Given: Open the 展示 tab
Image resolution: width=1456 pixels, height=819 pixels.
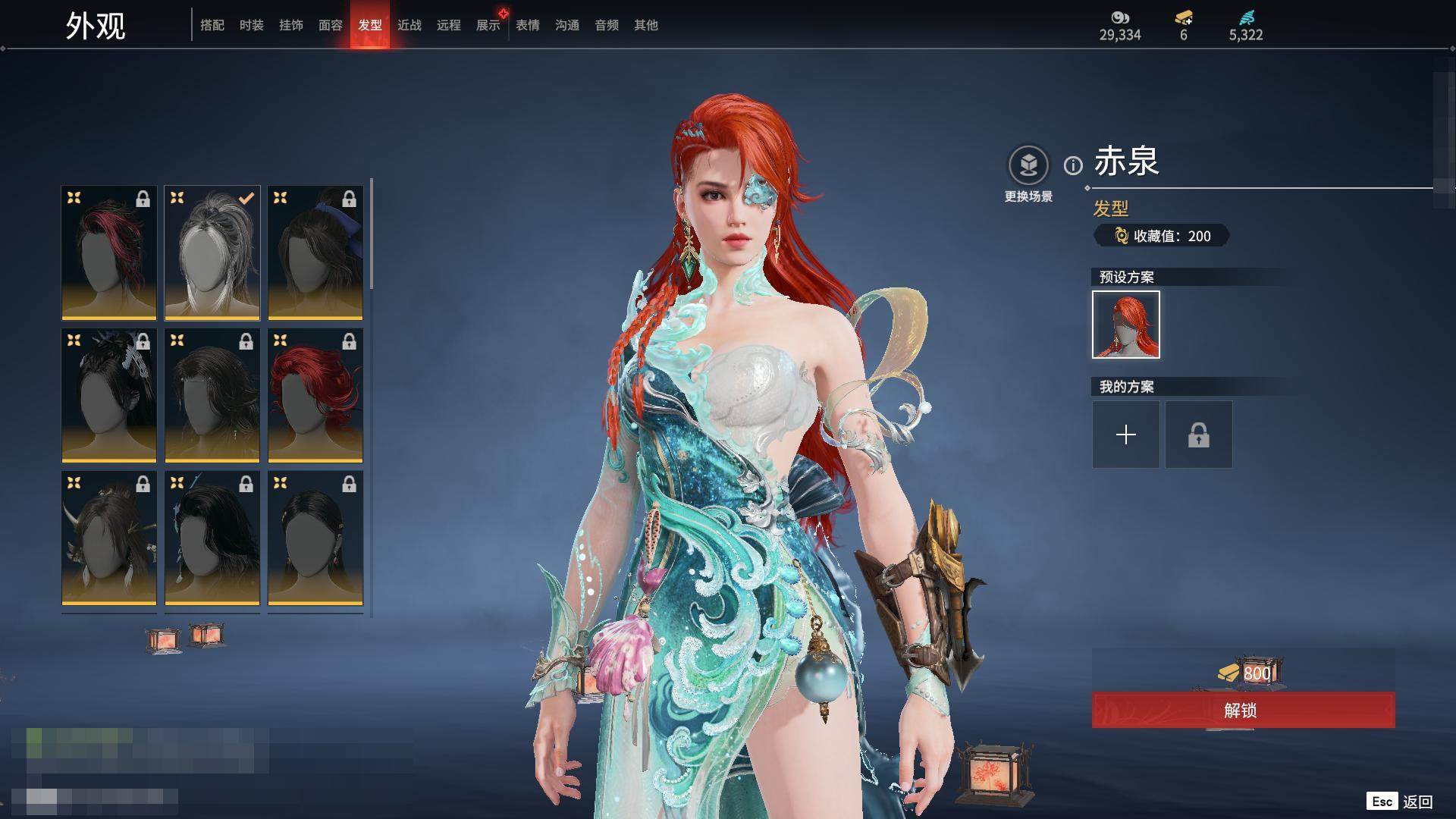Looking at the screenshot, I should pyautogui.click(x=488, y=25).
